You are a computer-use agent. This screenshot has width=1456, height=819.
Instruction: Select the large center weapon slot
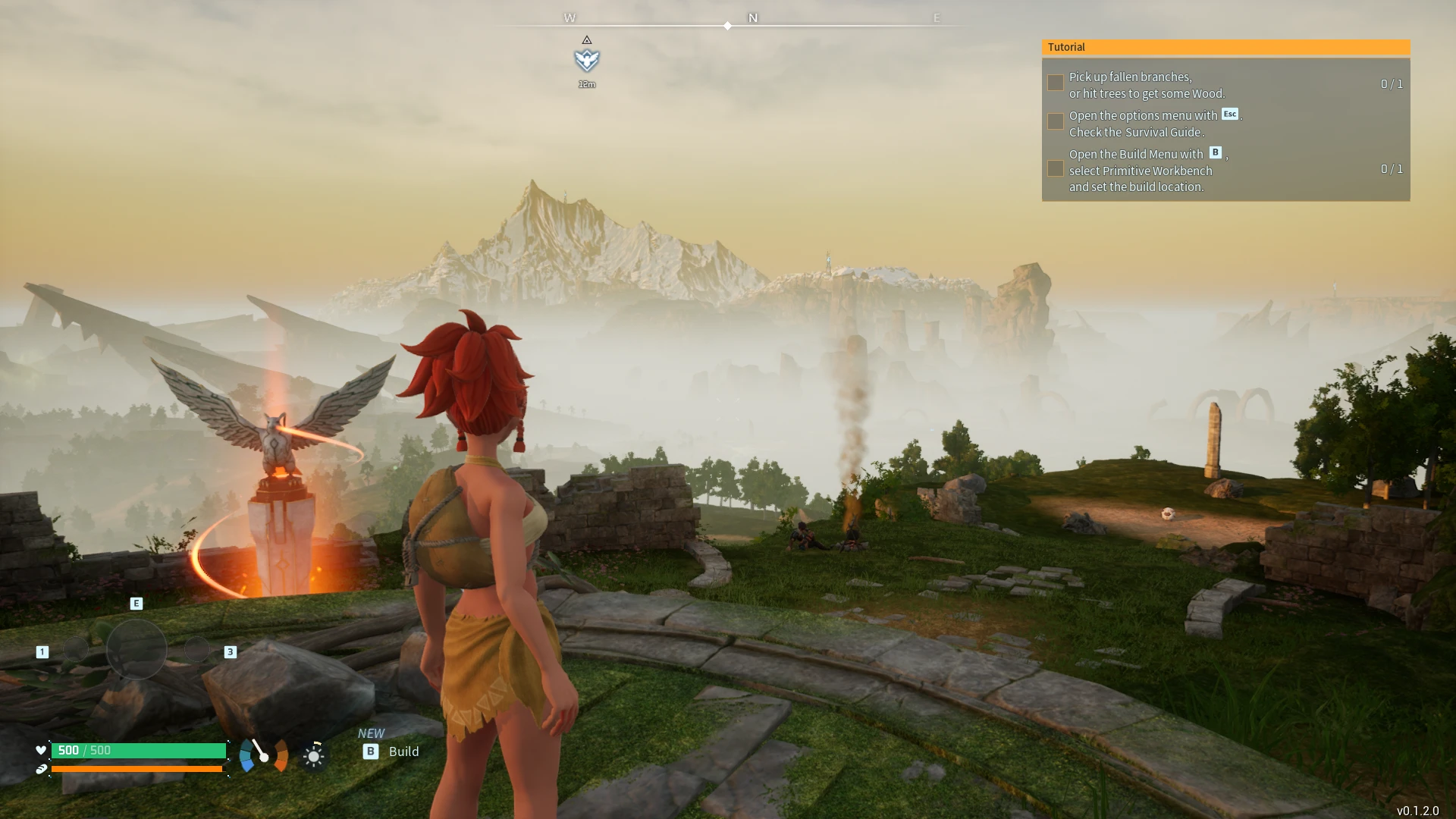pyautogui.click(x=136, y=649)
